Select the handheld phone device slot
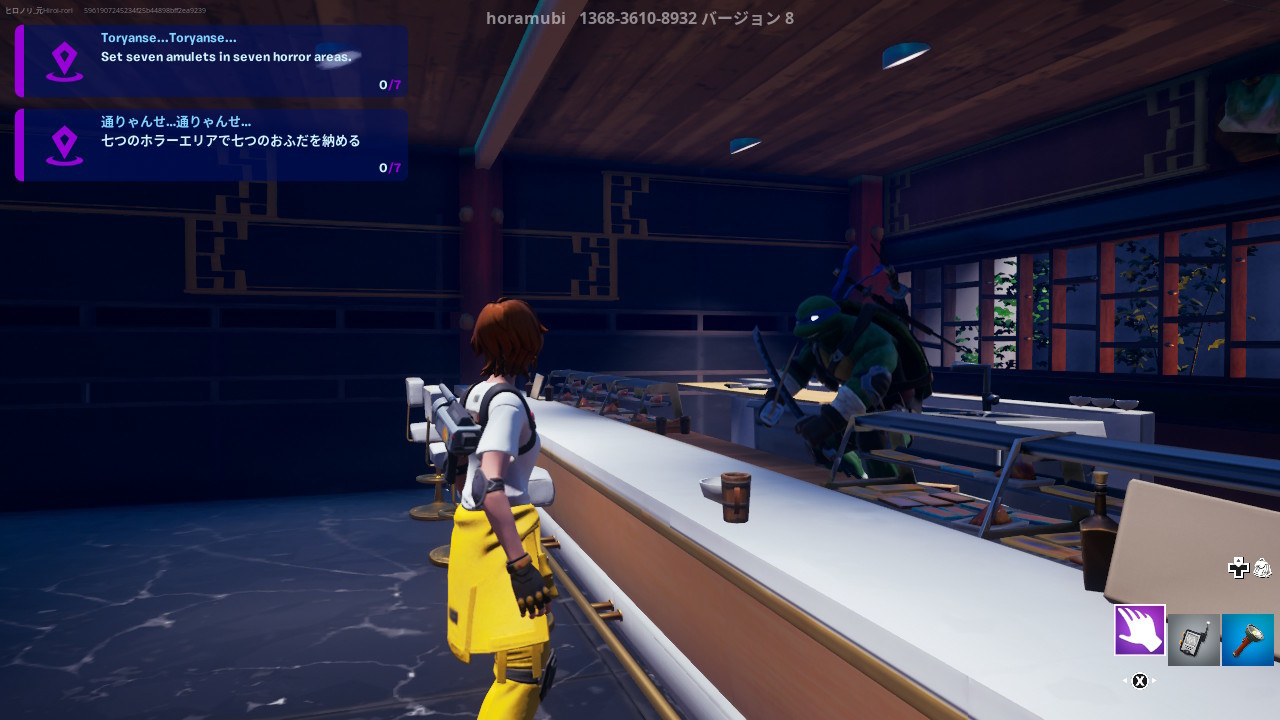 click(1193, 640)
